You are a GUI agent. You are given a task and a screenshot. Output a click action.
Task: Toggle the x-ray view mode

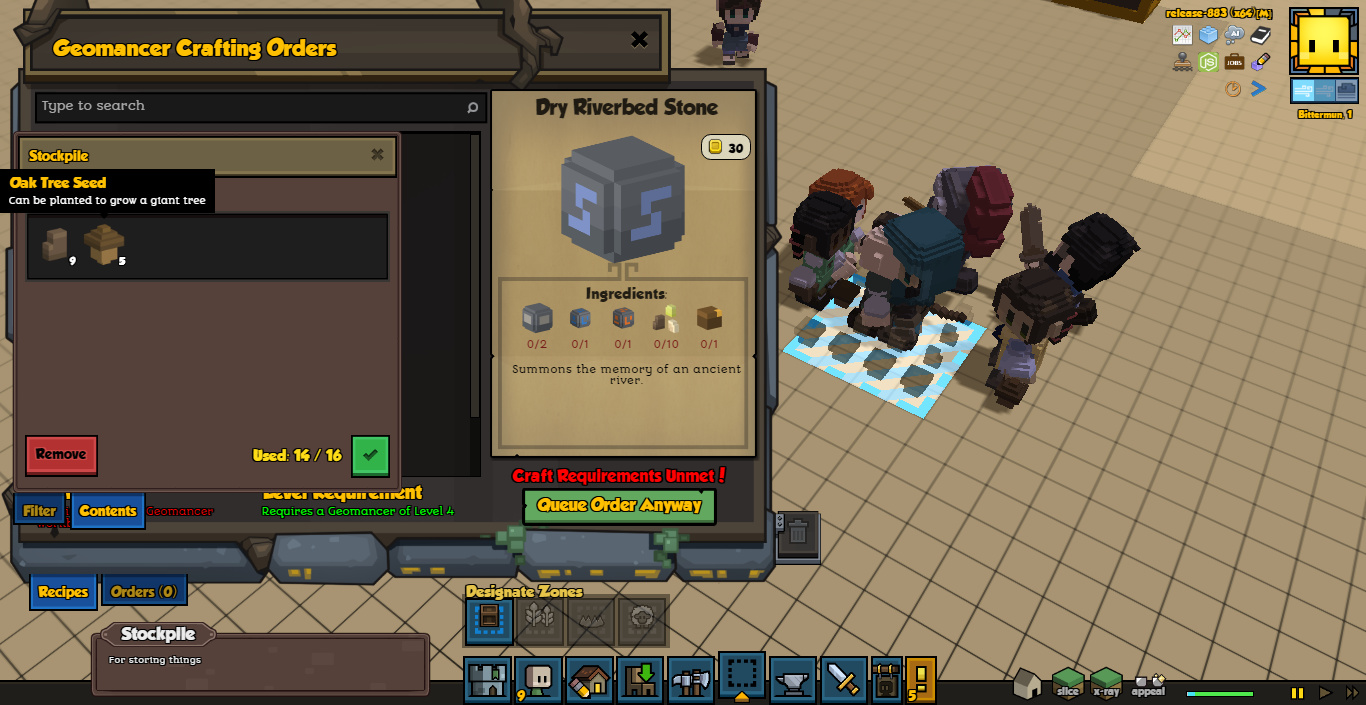click(x=1106, y=683)
